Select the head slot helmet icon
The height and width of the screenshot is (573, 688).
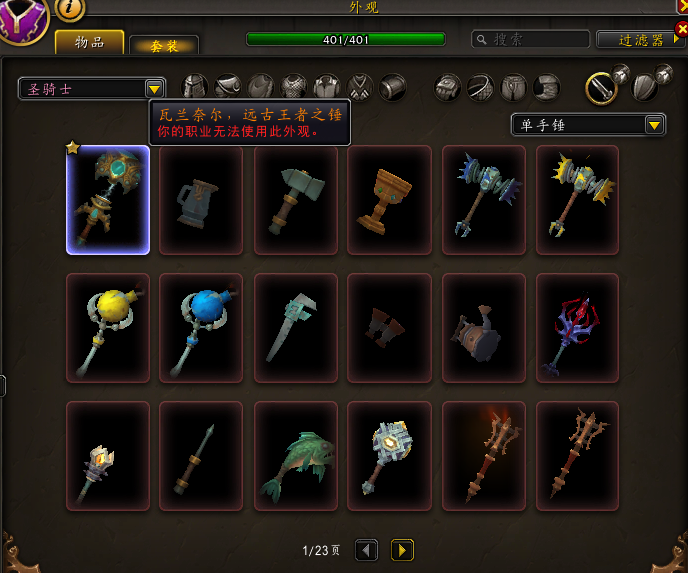click(x=195, y=87)
